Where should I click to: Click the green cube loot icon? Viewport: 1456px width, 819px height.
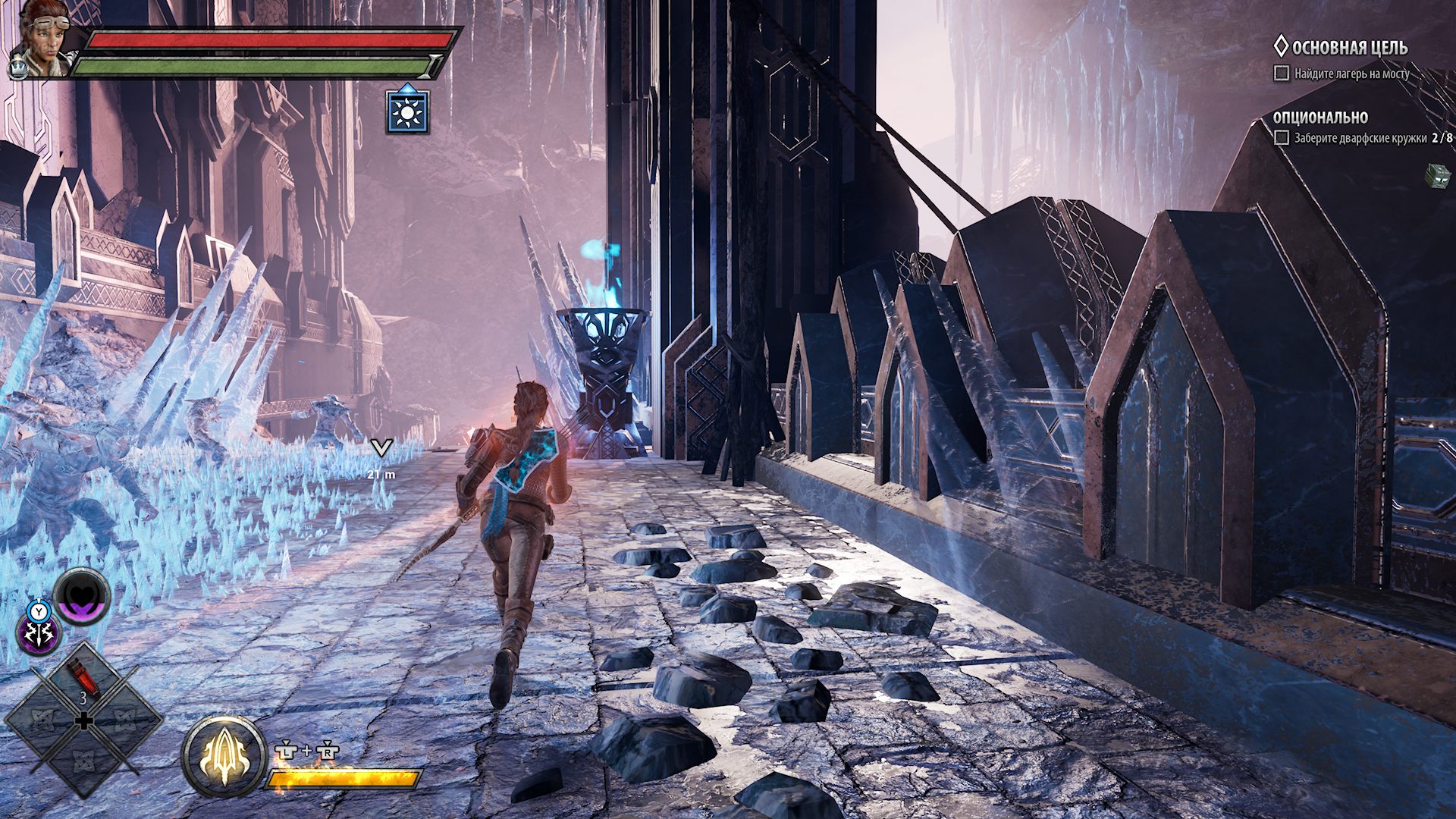(1437, 176)
